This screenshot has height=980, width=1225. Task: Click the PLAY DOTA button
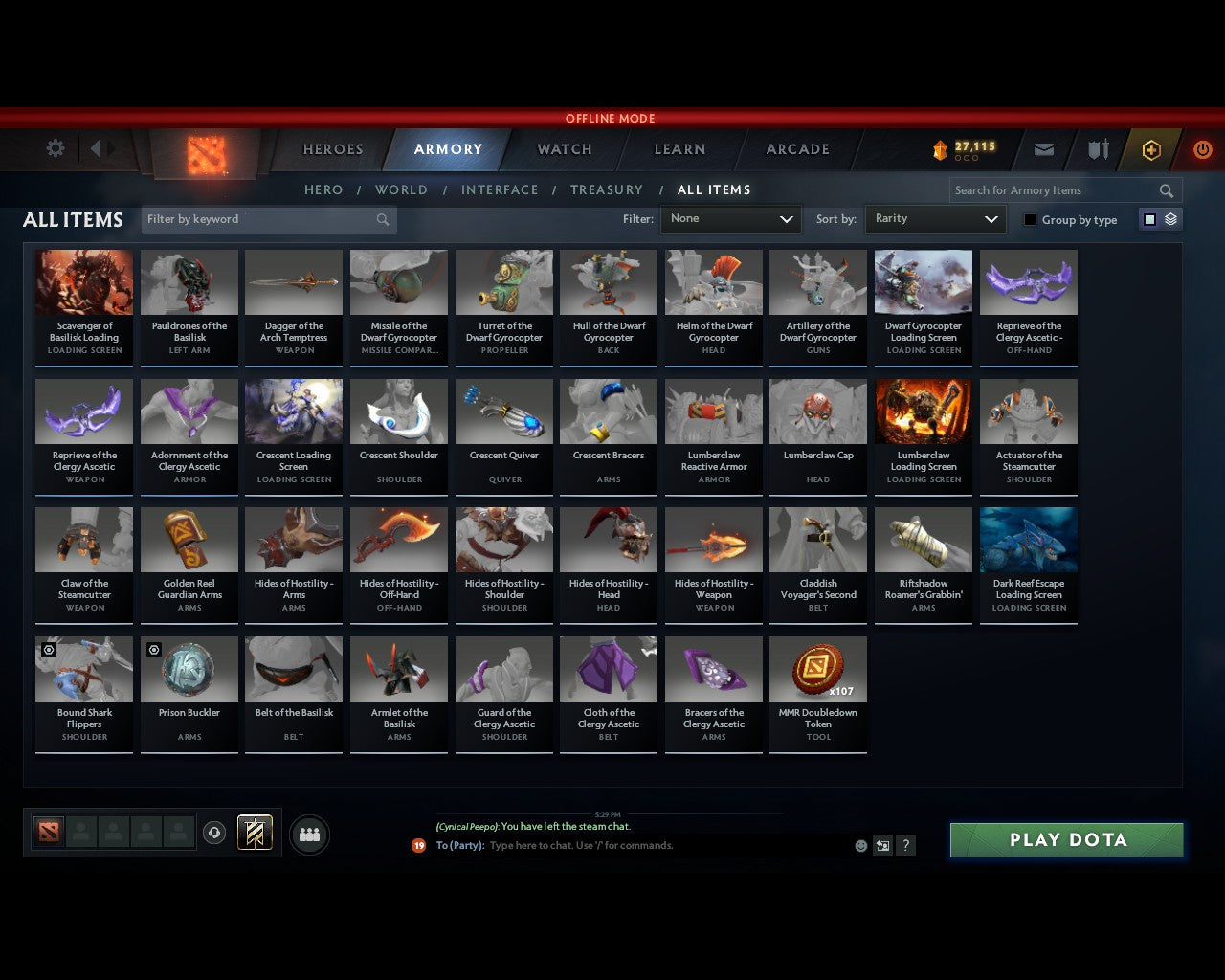pyautogui.click(x=1066, y=839)
